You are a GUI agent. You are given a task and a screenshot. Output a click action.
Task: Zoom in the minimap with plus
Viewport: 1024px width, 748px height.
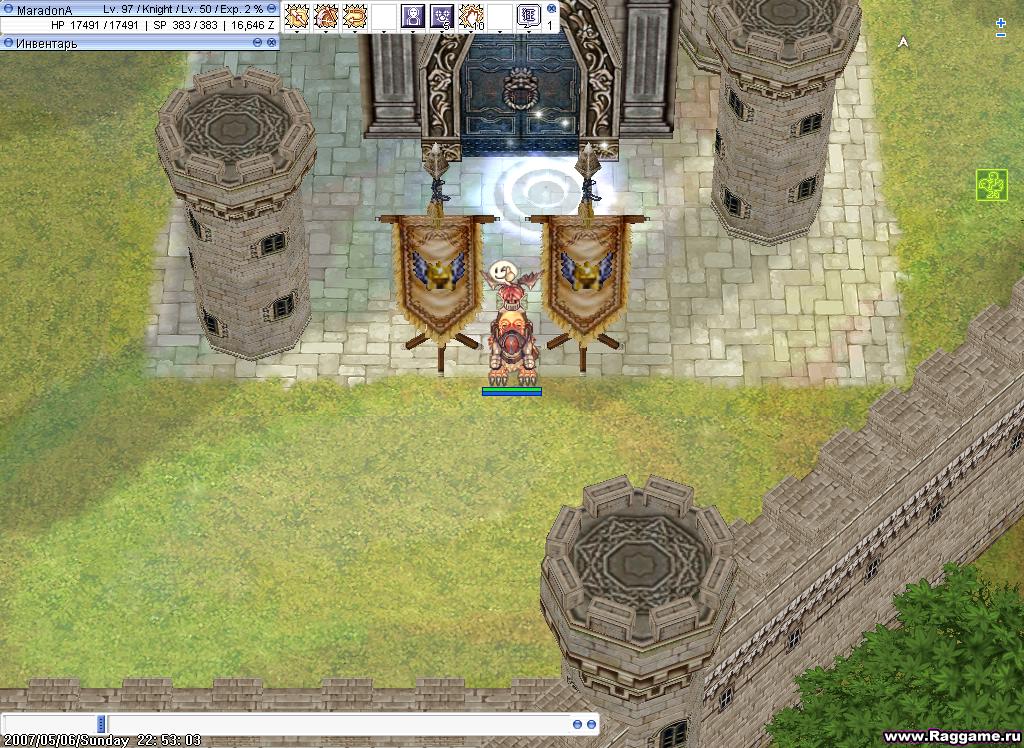click(1001, 22)
